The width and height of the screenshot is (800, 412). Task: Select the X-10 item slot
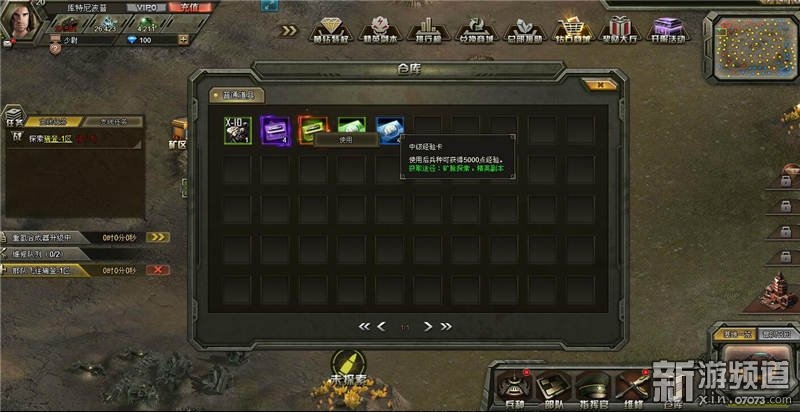point(237,130)
